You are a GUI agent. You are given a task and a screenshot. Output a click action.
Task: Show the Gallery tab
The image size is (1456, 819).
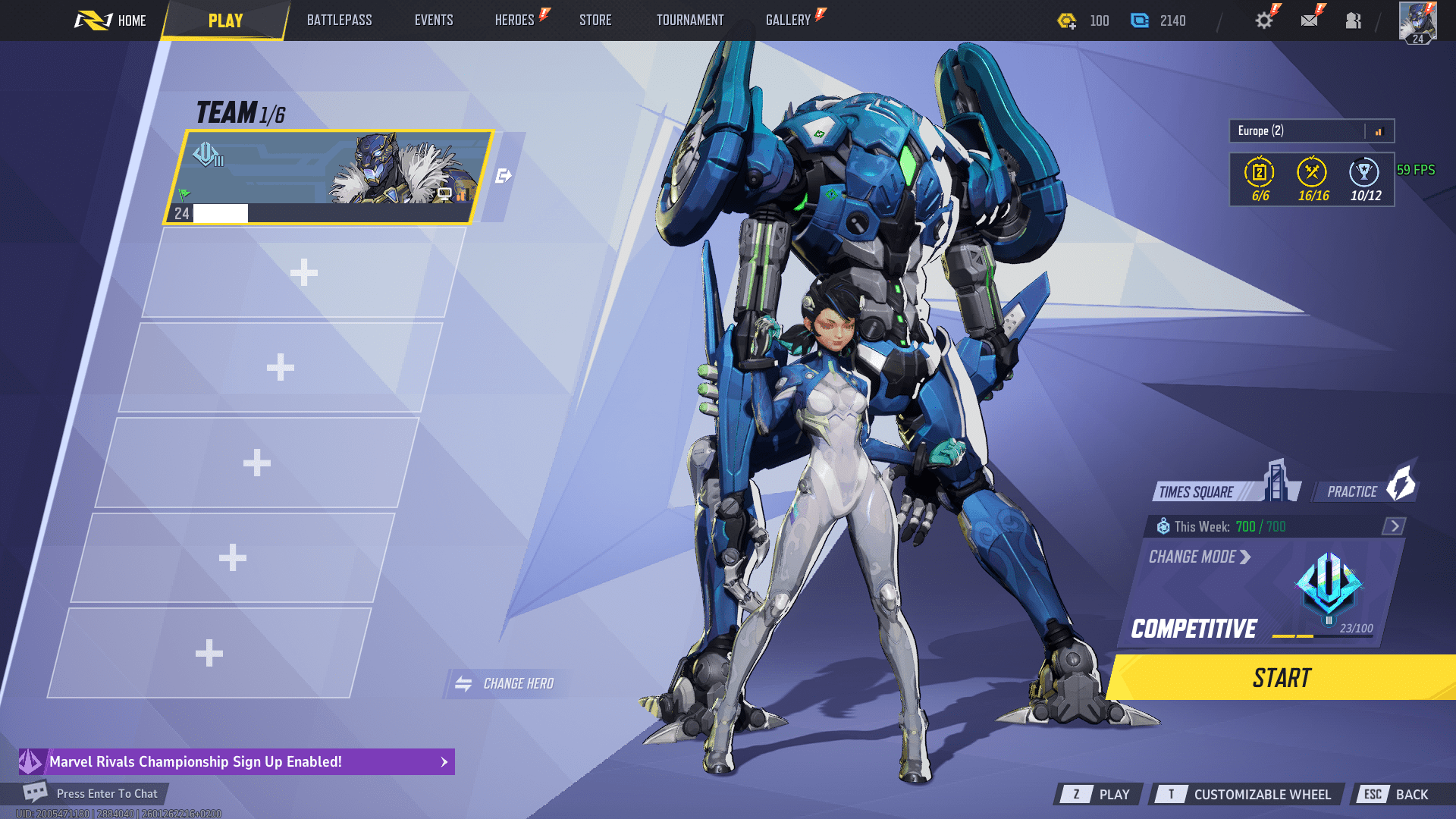click(x=788, y=20)
